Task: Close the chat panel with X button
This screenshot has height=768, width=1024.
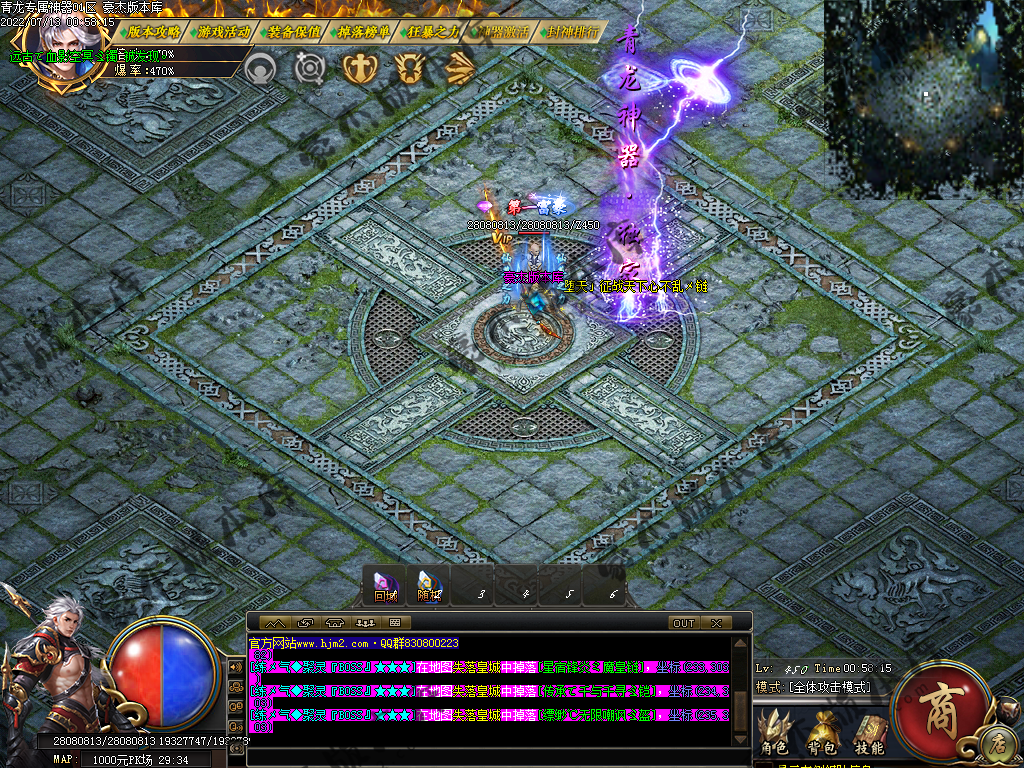Action: coord(715,623)
